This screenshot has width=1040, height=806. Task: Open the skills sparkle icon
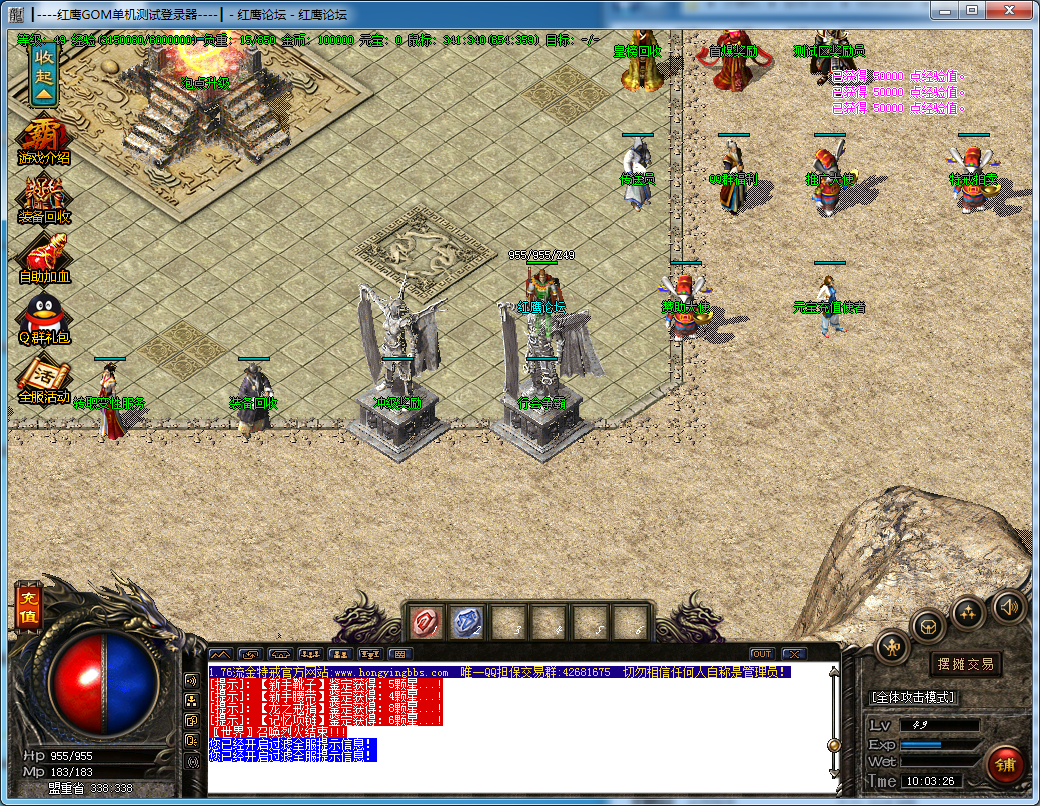pos(968,612)
